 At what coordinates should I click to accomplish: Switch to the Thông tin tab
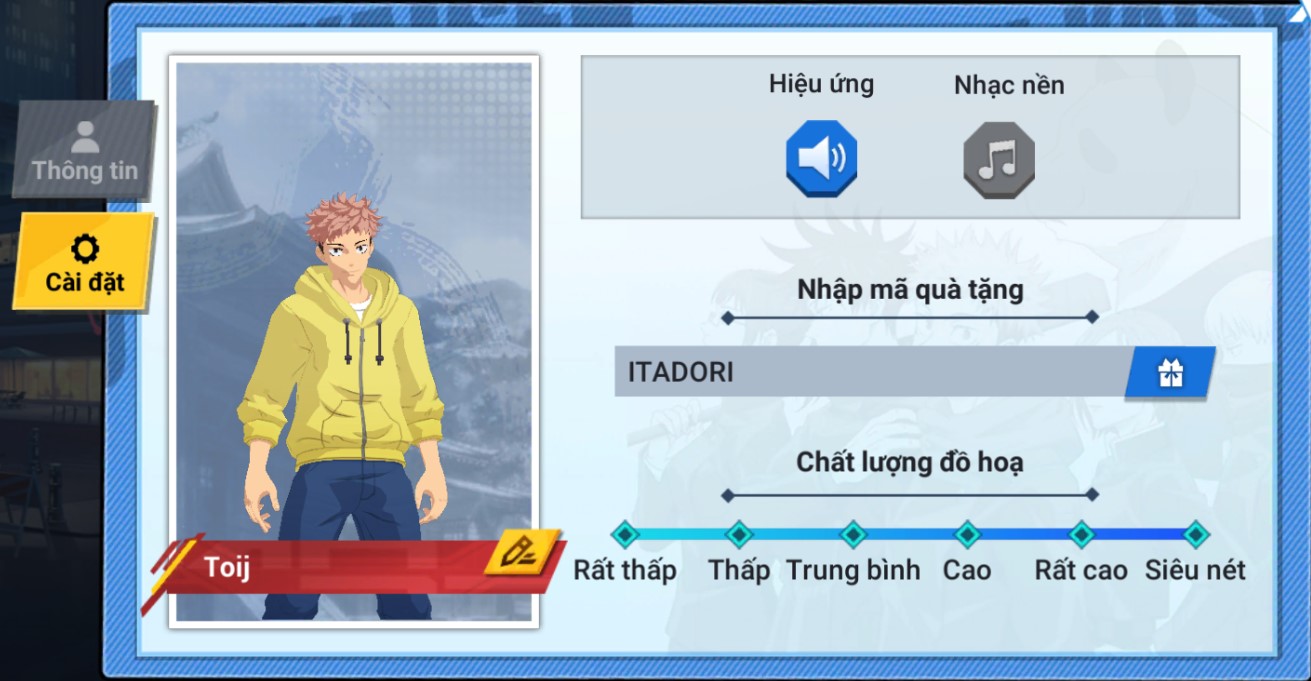tap(84, 149)
